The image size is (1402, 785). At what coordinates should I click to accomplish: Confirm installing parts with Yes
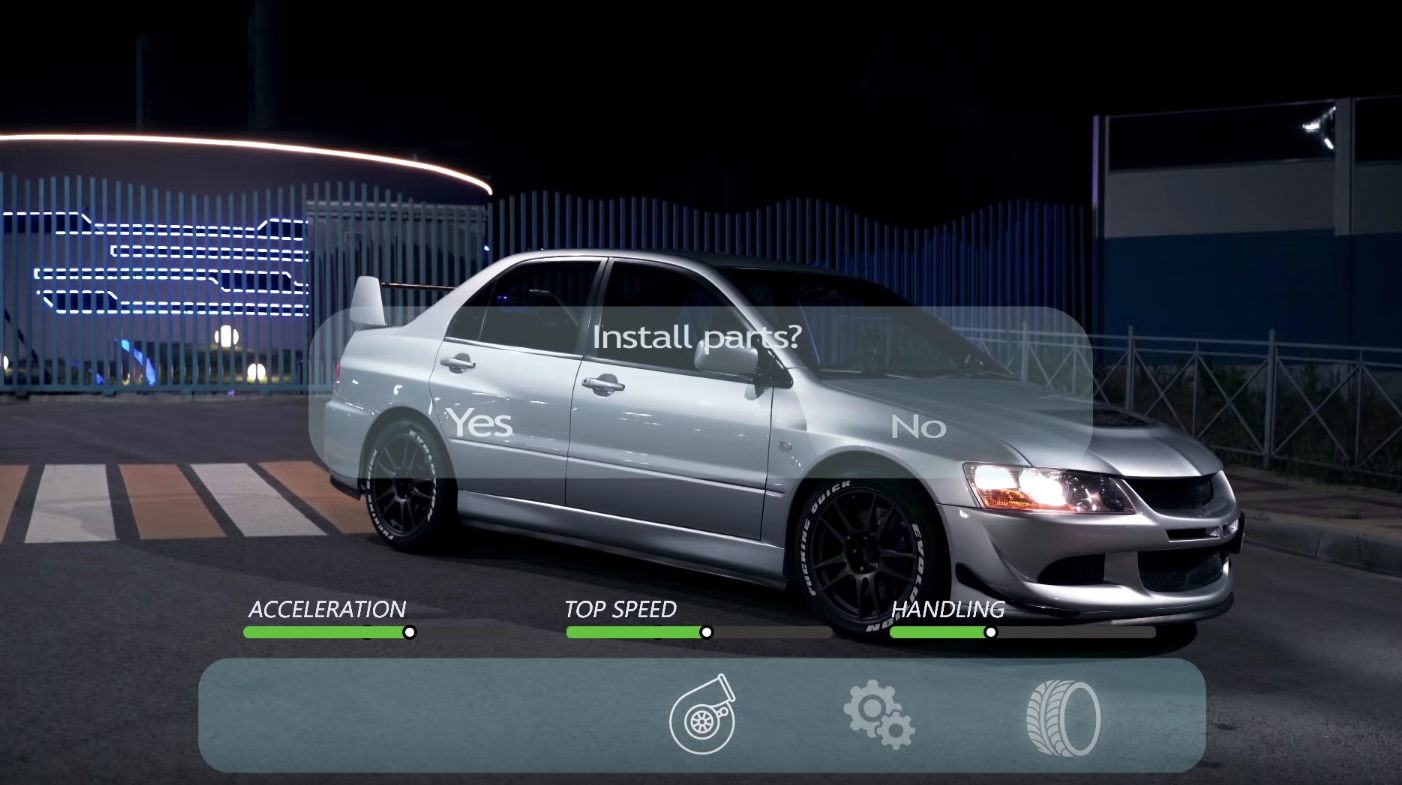tap(478, 424)
